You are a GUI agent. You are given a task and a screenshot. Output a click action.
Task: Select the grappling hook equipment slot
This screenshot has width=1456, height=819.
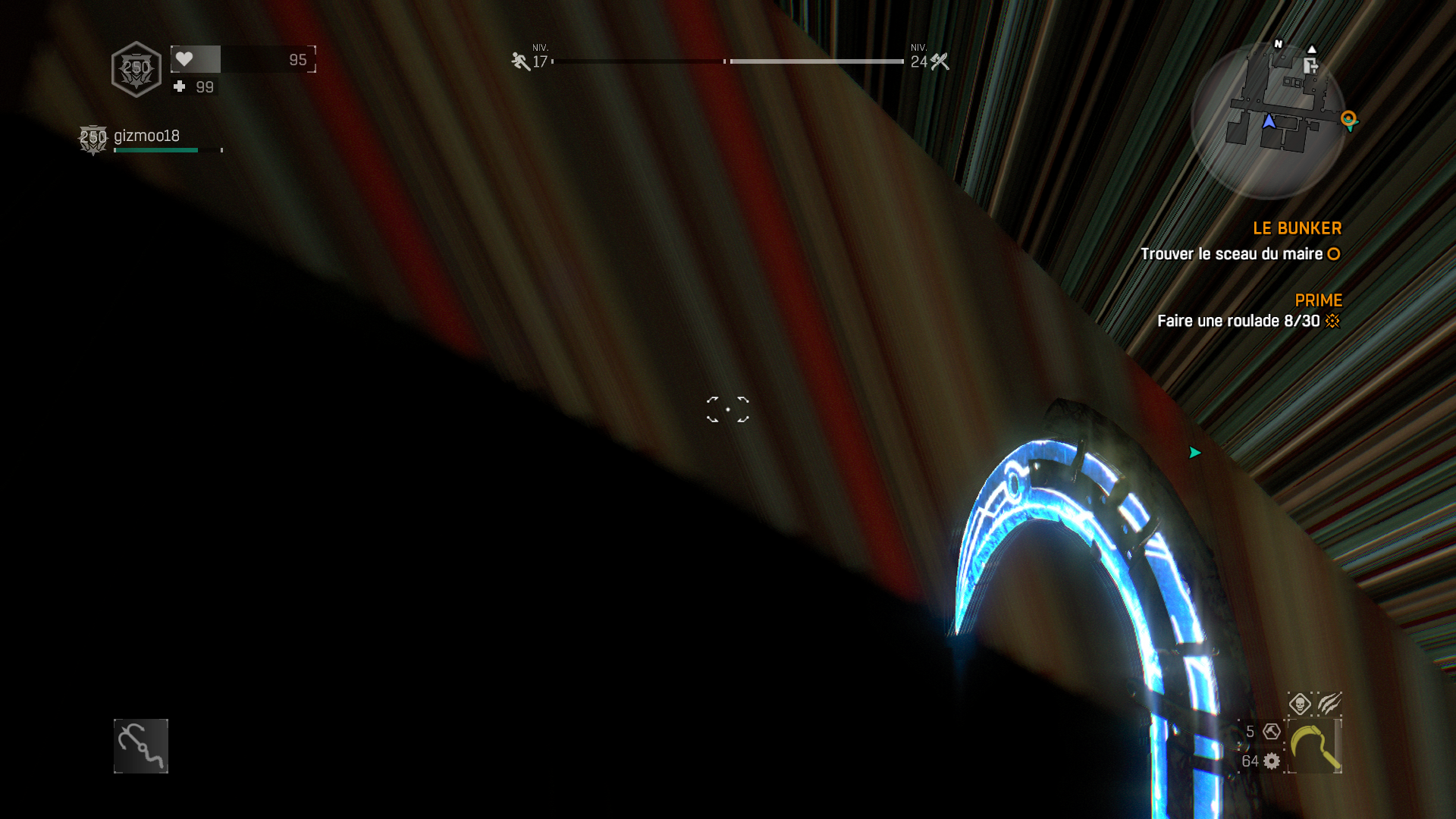click(141, 746)
